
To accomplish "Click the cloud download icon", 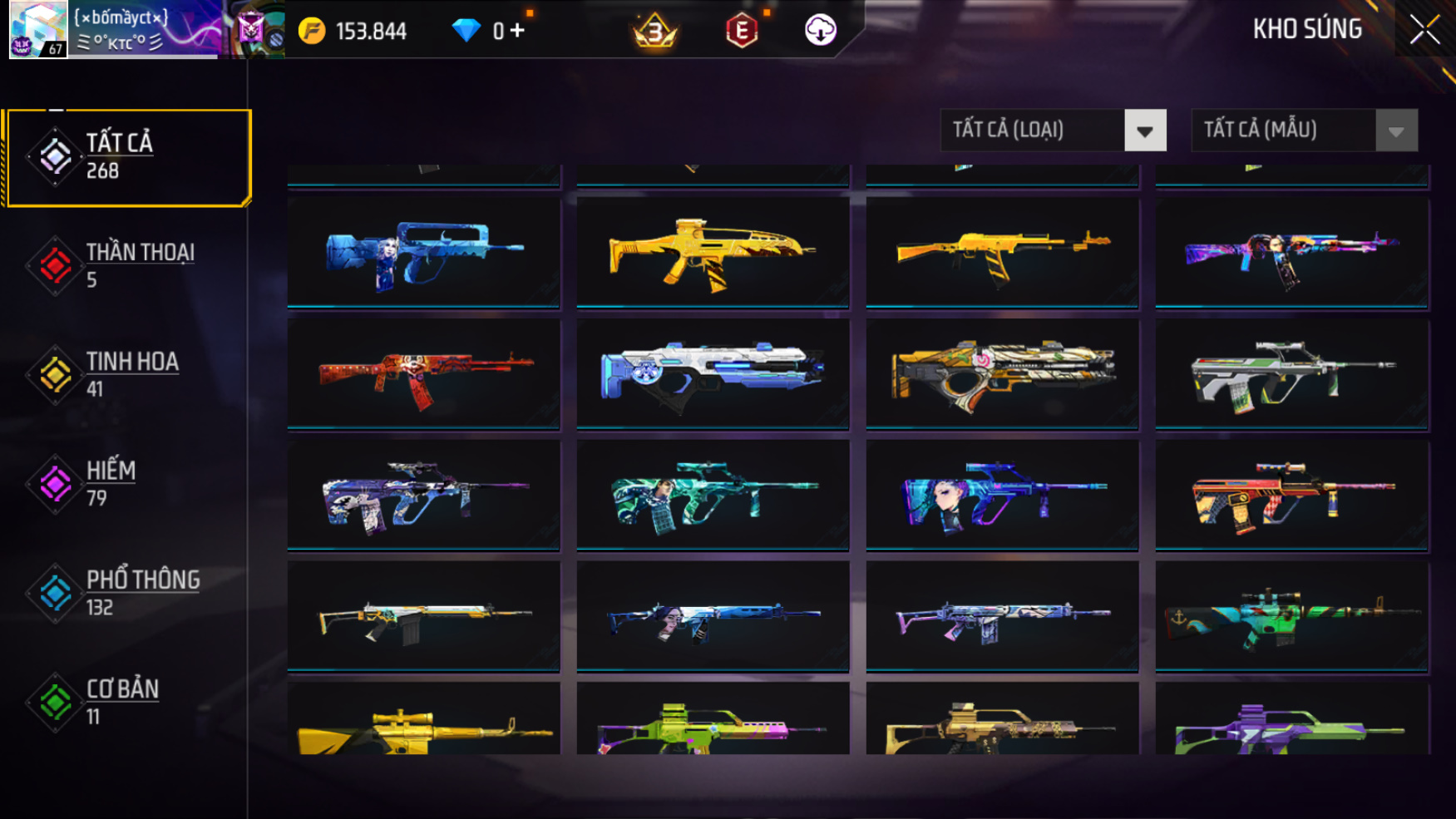I will click(820, 31).
